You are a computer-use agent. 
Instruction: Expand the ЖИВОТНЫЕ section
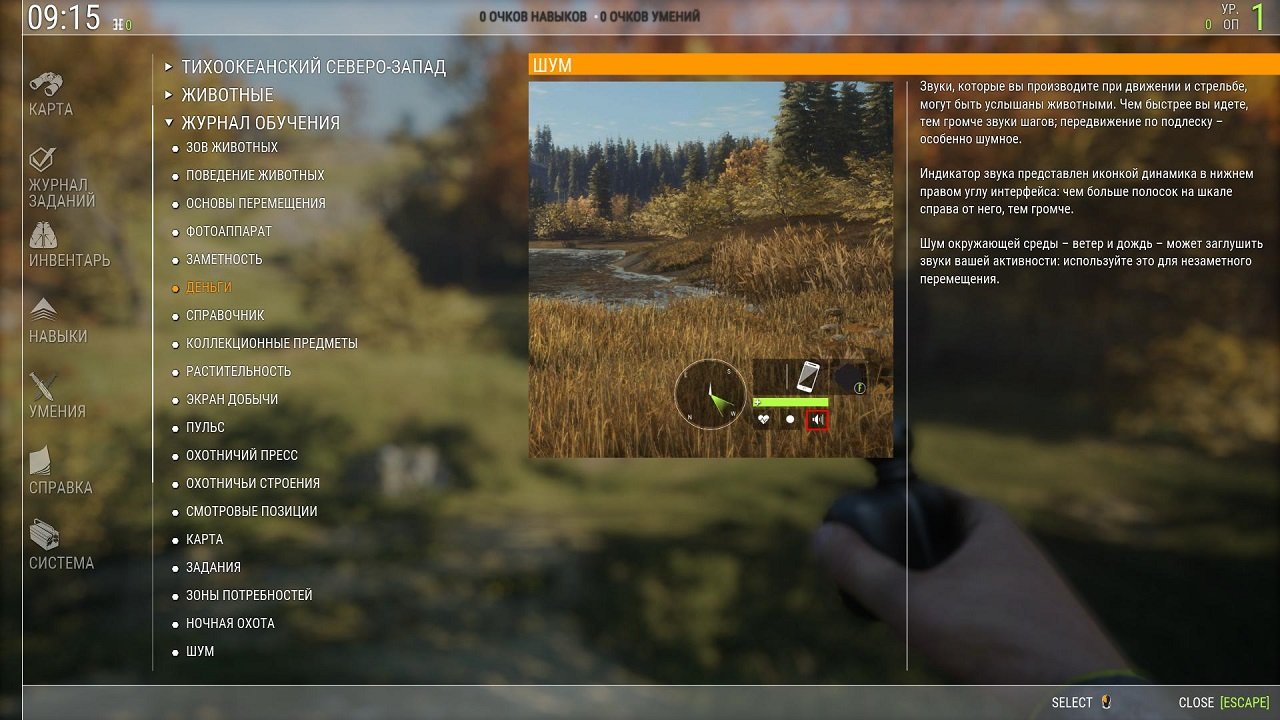tap(229, 95)
